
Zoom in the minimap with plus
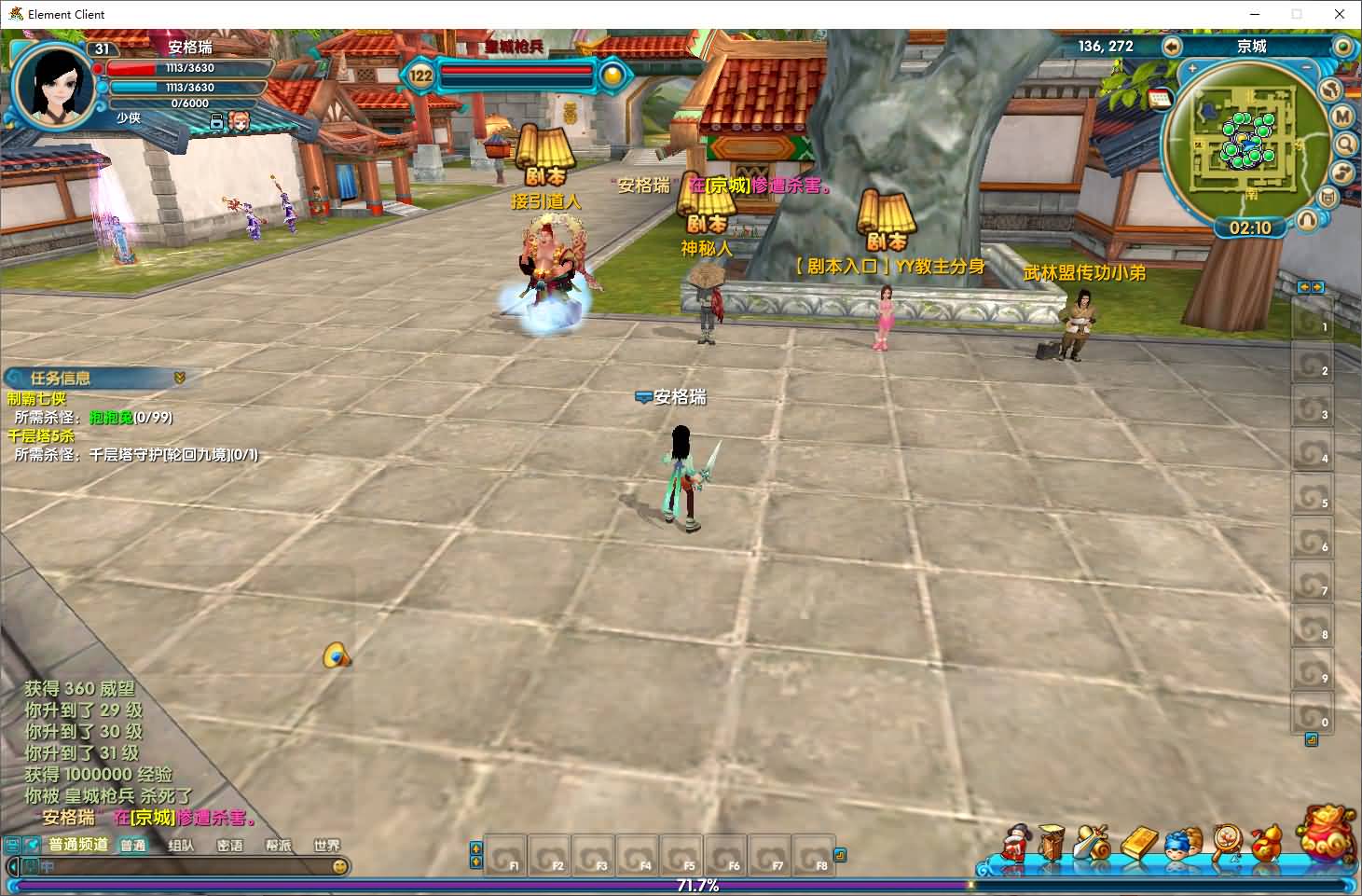click(1192, 69)
